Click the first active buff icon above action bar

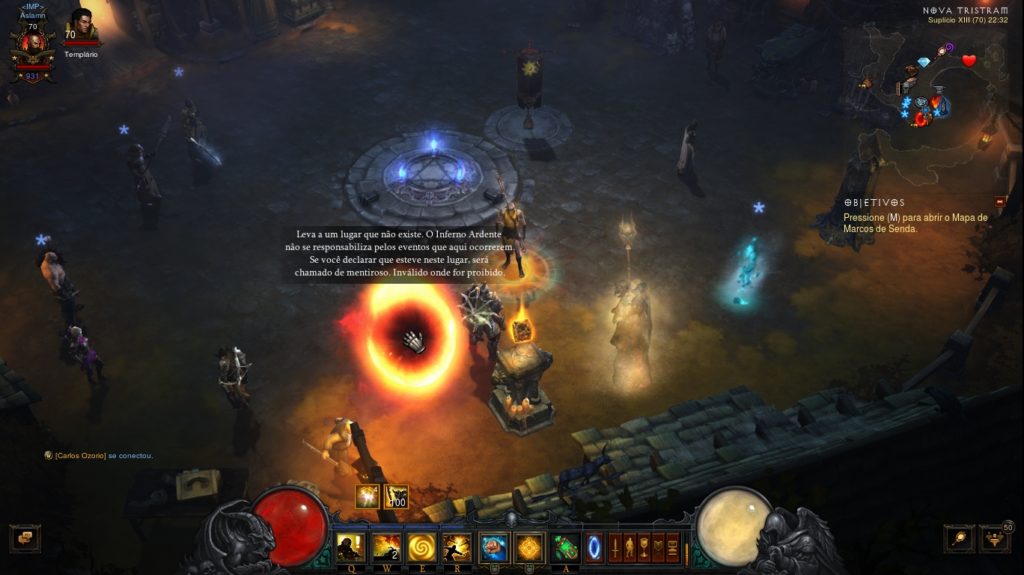pos(368,496)
